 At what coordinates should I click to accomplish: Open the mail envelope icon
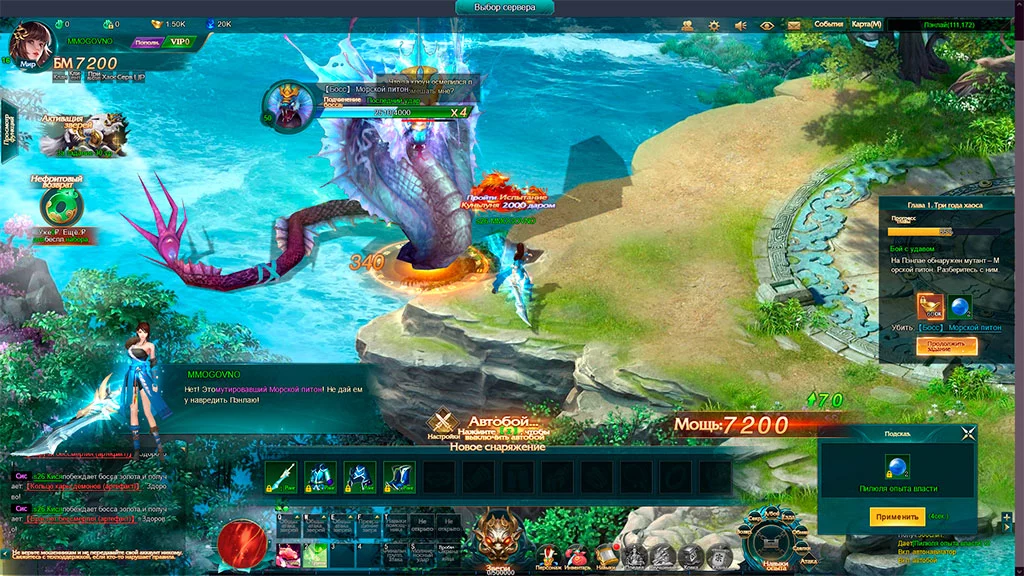794,24
